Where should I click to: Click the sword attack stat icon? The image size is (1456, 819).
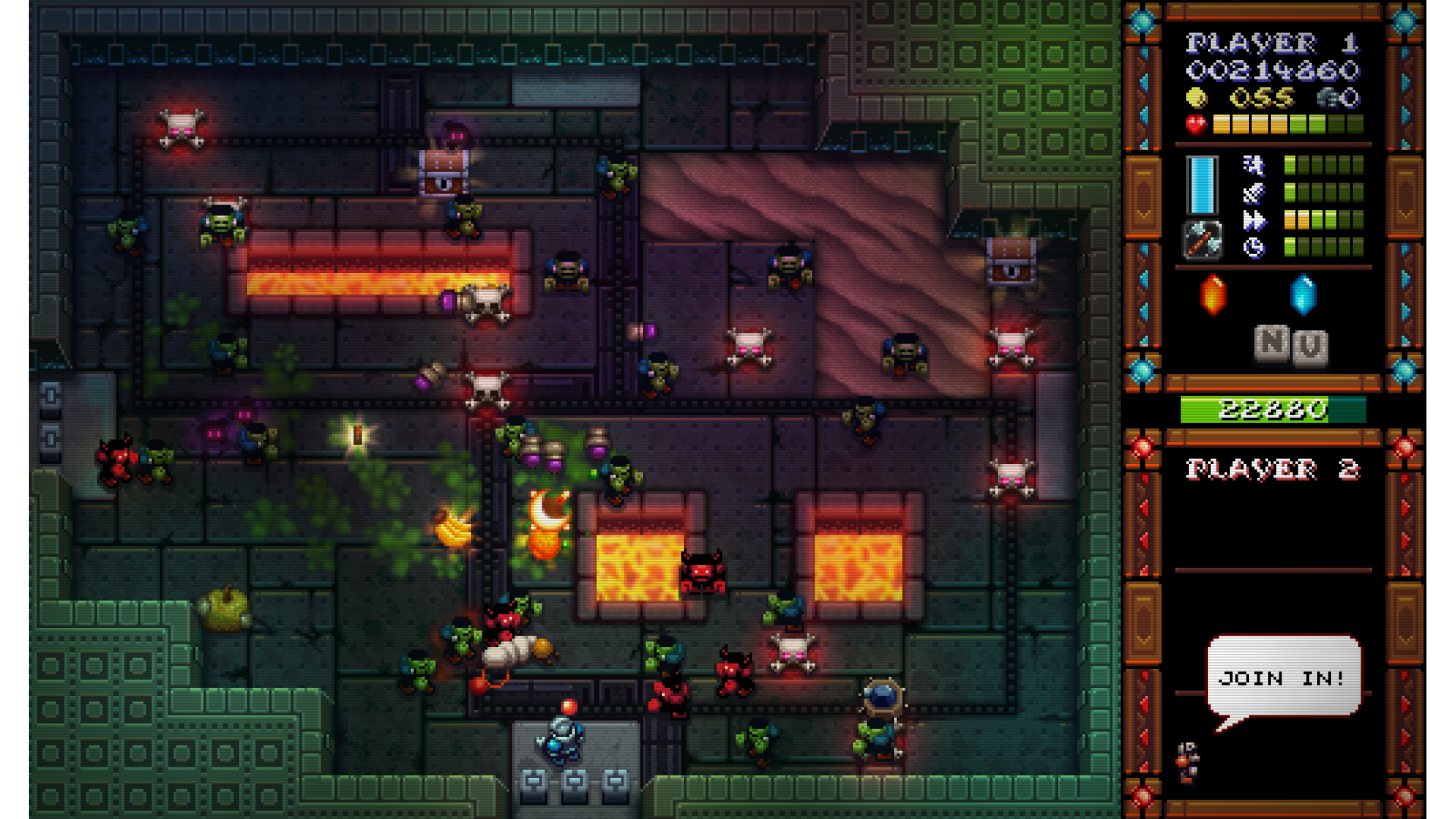point(1254,193)
